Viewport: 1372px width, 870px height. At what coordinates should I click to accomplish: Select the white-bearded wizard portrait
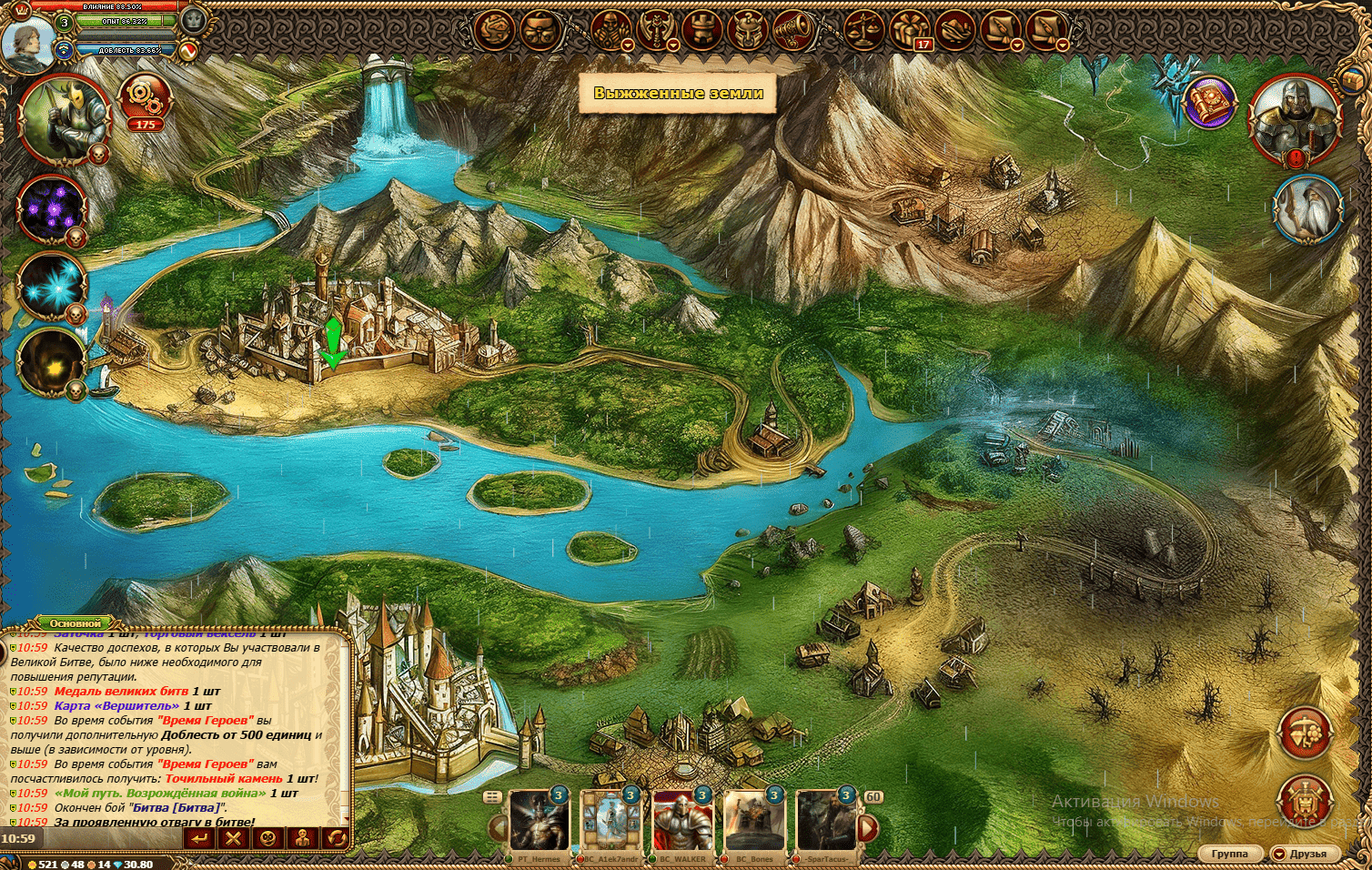1308,210
